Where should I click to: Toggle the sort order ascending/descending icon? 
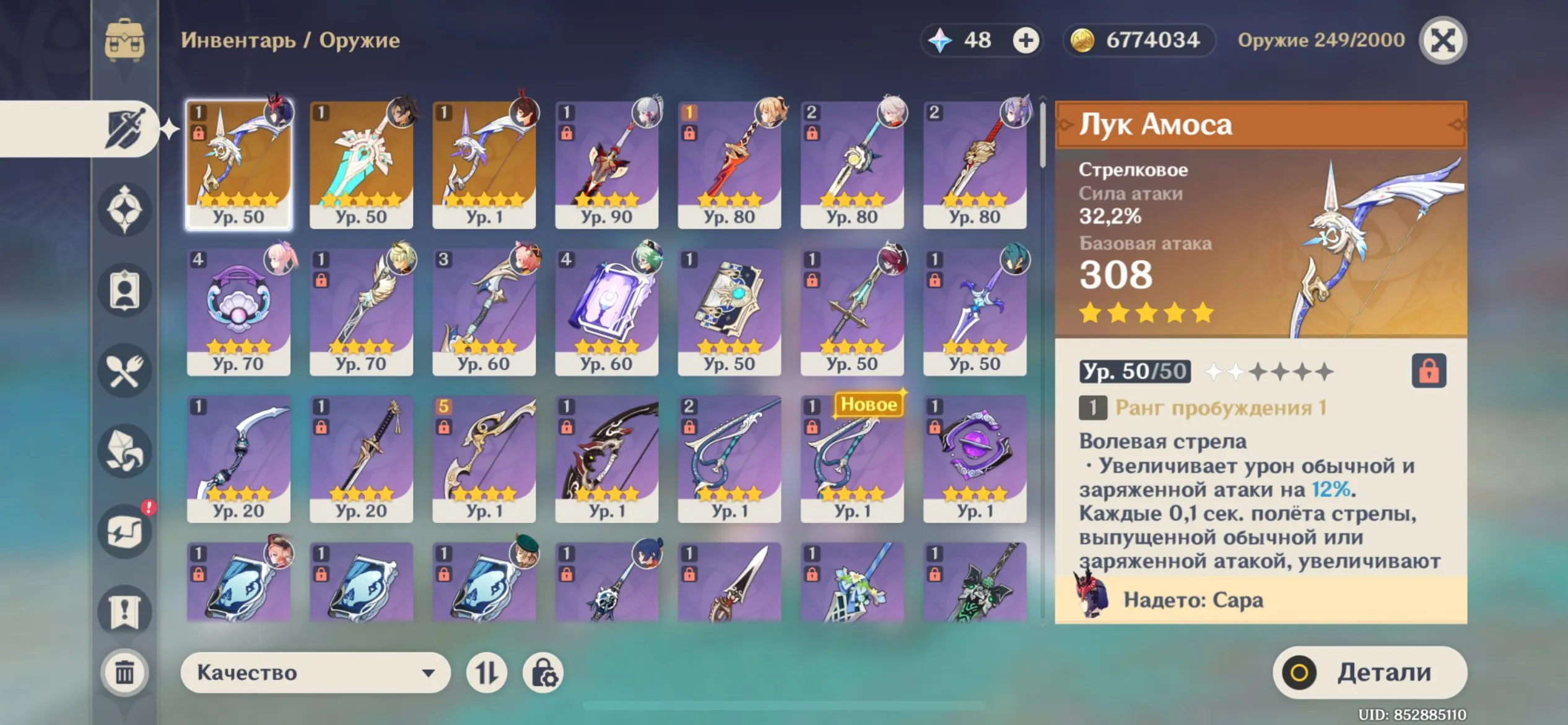487,671
